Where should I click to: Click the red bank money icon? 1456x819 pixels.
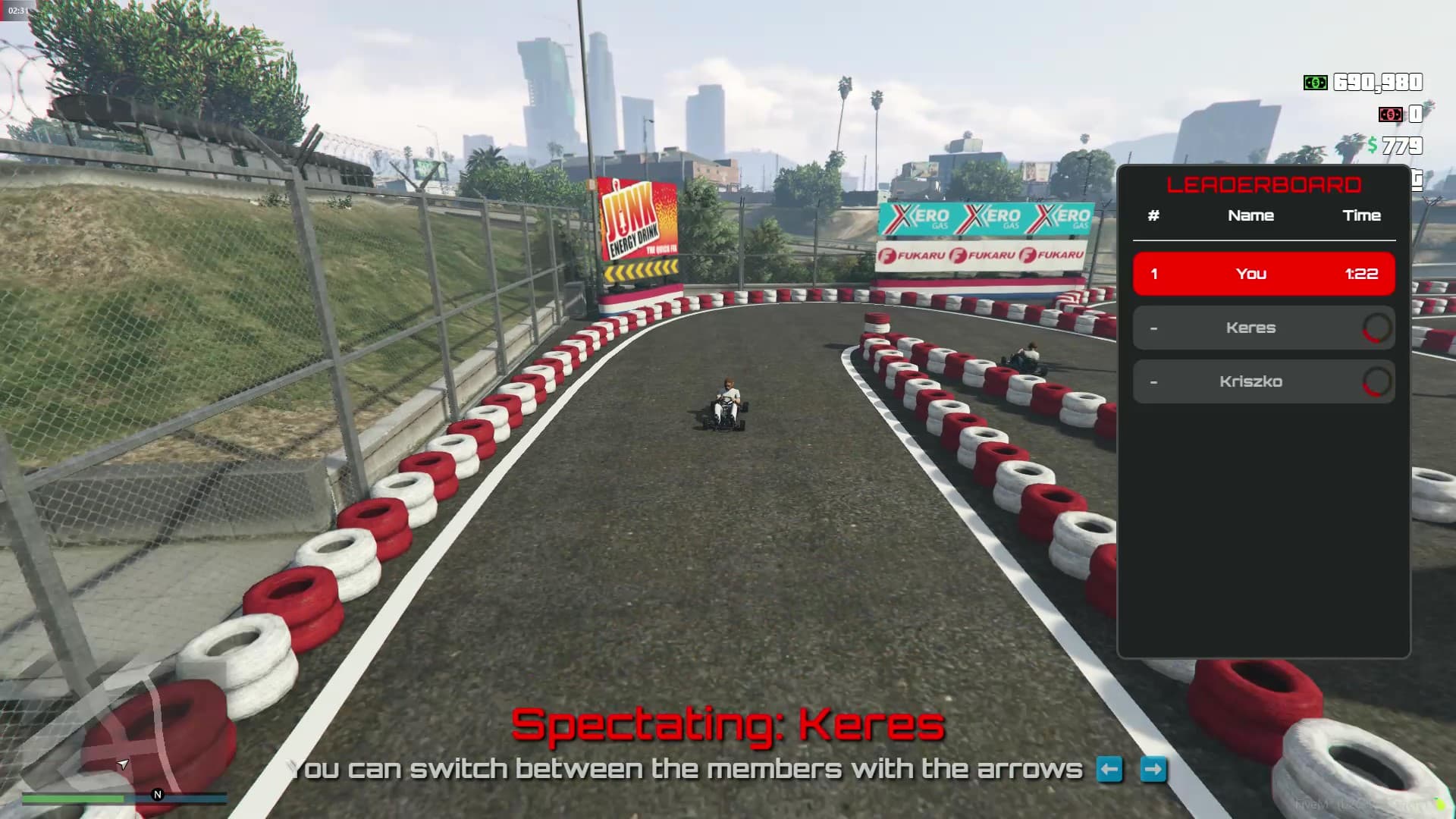point(1391,115)
